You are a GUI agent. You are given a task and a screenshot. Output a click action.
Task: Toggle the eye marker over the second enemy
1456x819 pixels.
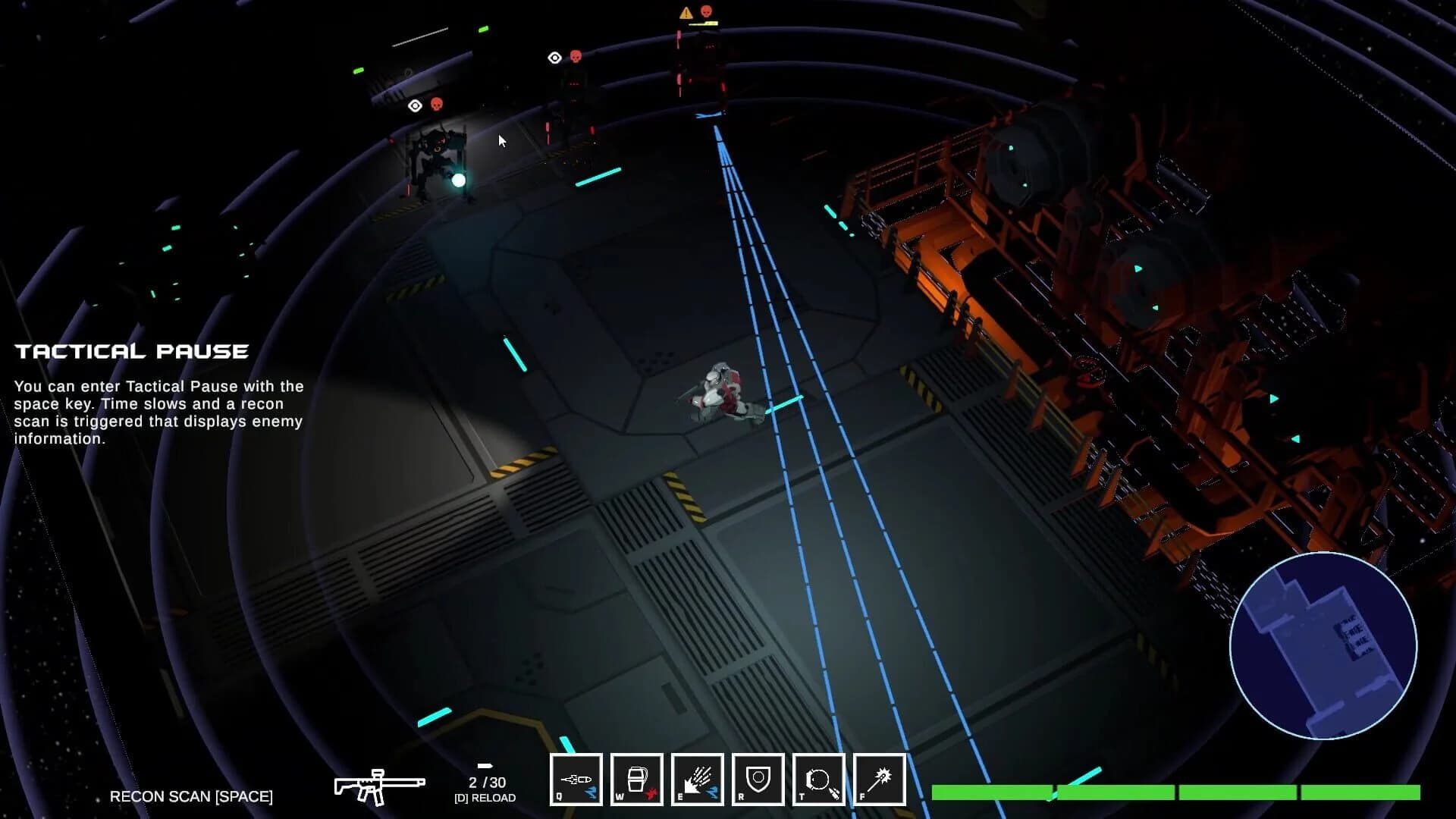click(554, 58)
